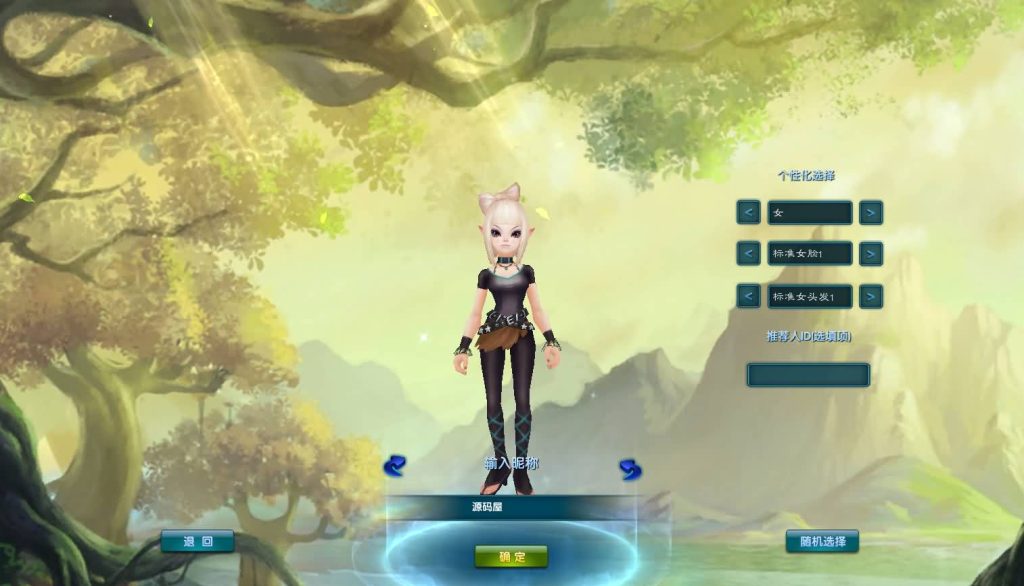Go back with the 退回 button

[x=197, y=542]
